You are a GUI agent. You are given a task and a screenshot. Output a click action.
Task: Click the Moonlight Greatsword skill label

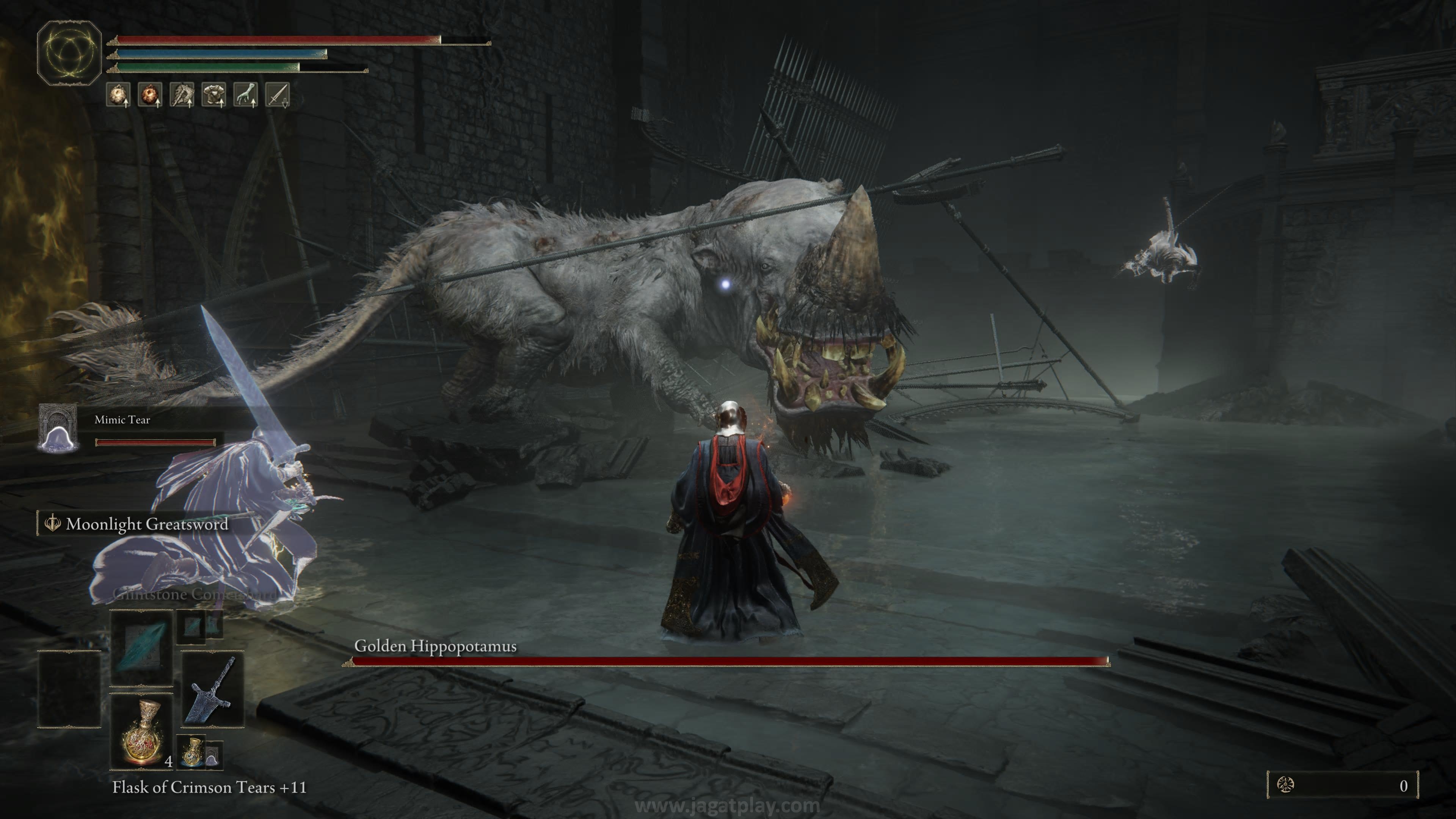146,524
